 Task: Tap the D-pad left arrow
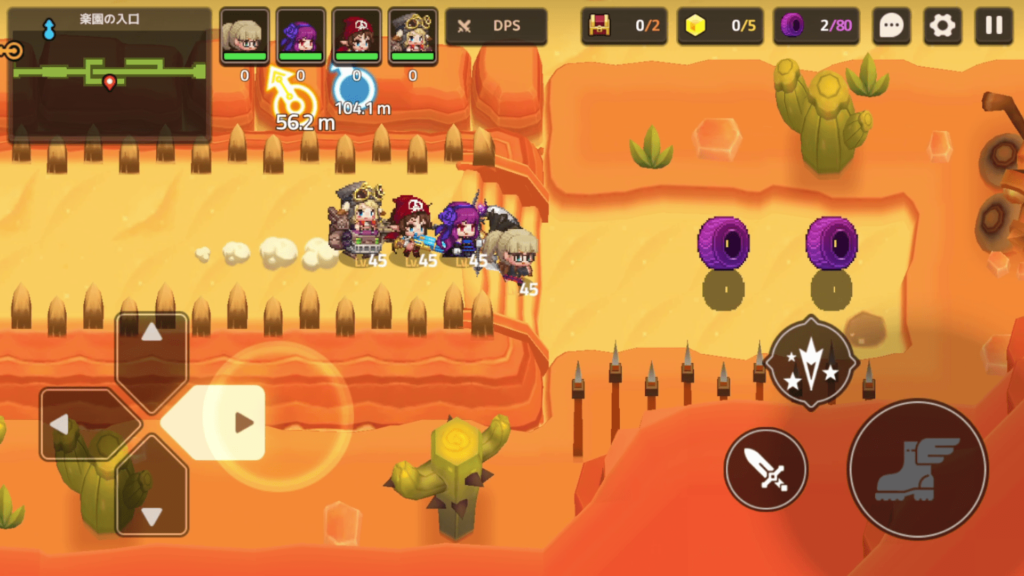pos(83,424)
